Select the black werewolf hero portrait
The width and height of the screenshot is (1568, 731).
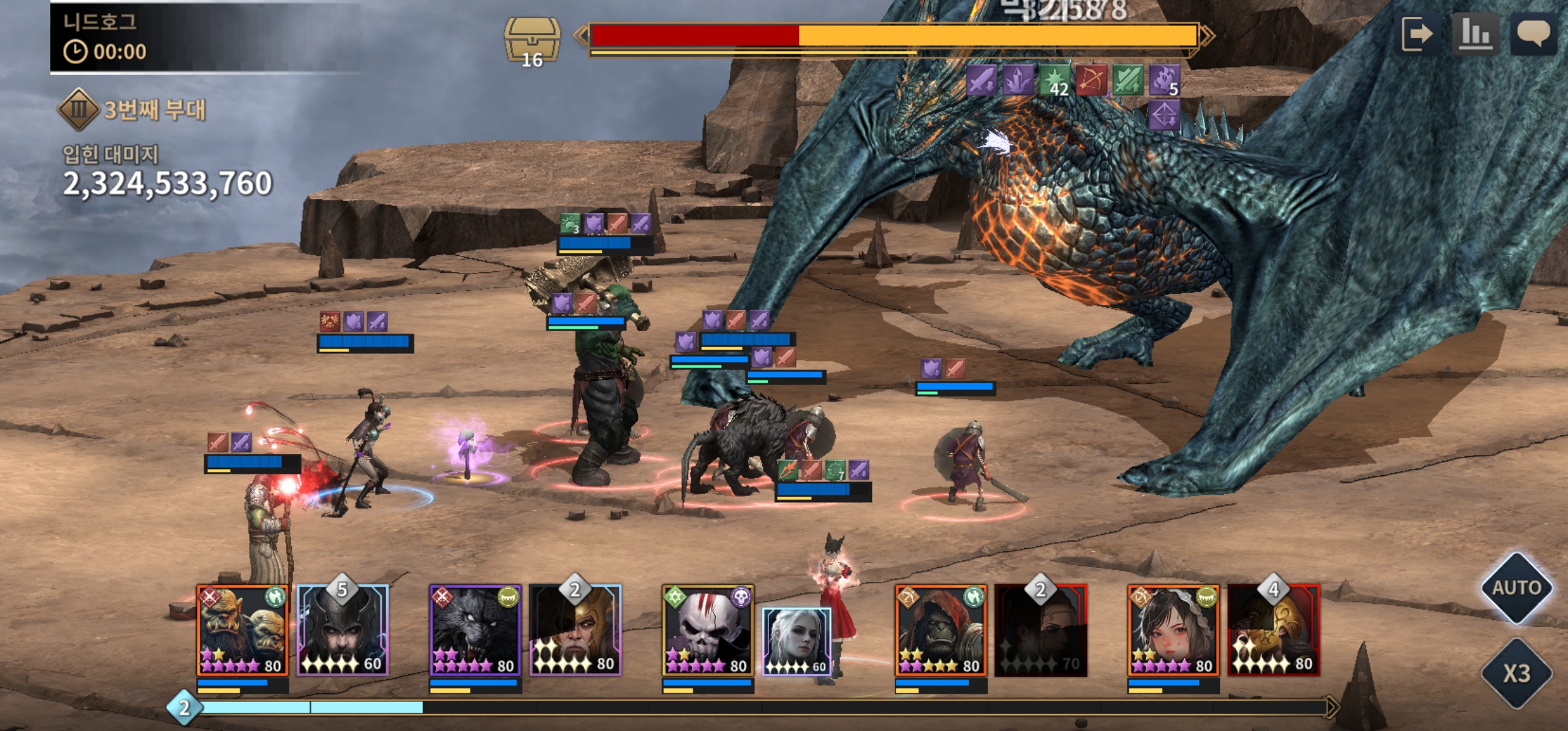click(x=475, y=631)
